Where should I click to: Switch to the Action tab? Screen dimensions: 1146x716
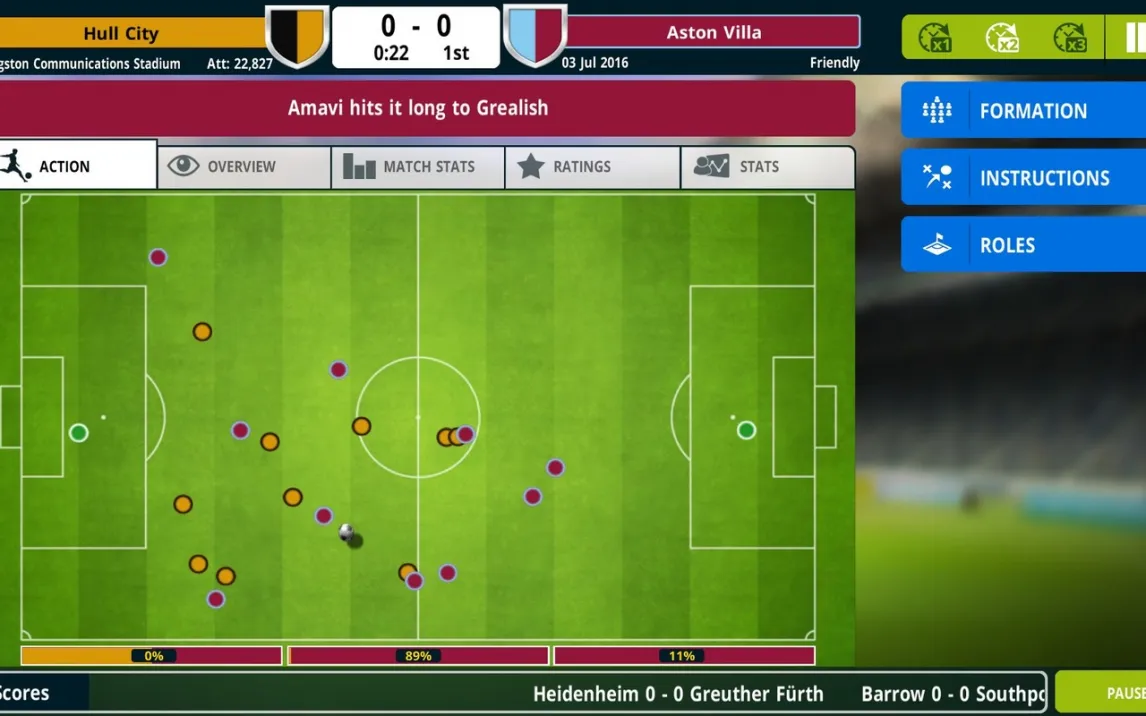(x=78, y=166)
